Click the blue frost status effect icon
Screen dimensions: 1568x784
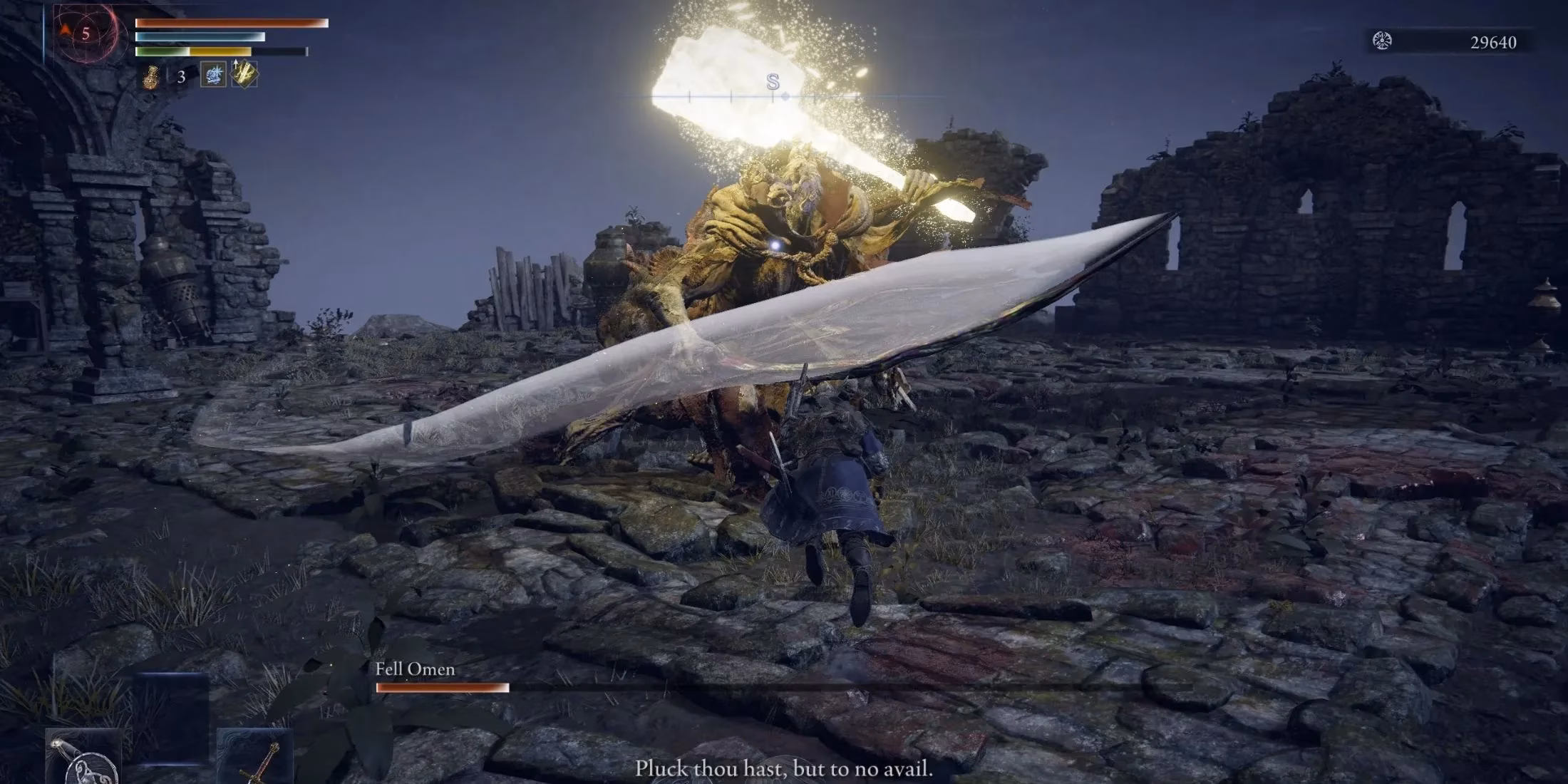tap(213, 75)
